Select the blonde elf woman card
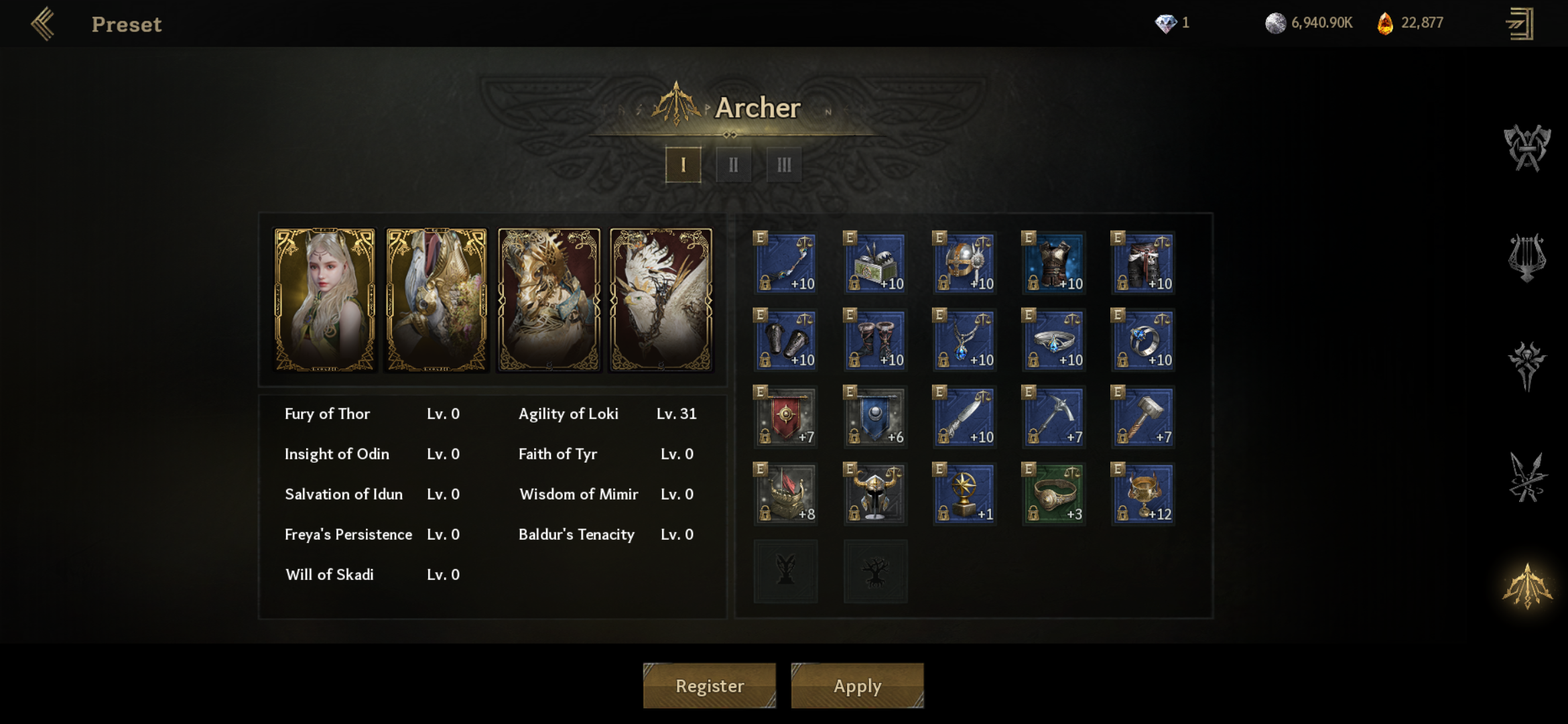Screen dimensions: 1568x724 pos(325,300)
